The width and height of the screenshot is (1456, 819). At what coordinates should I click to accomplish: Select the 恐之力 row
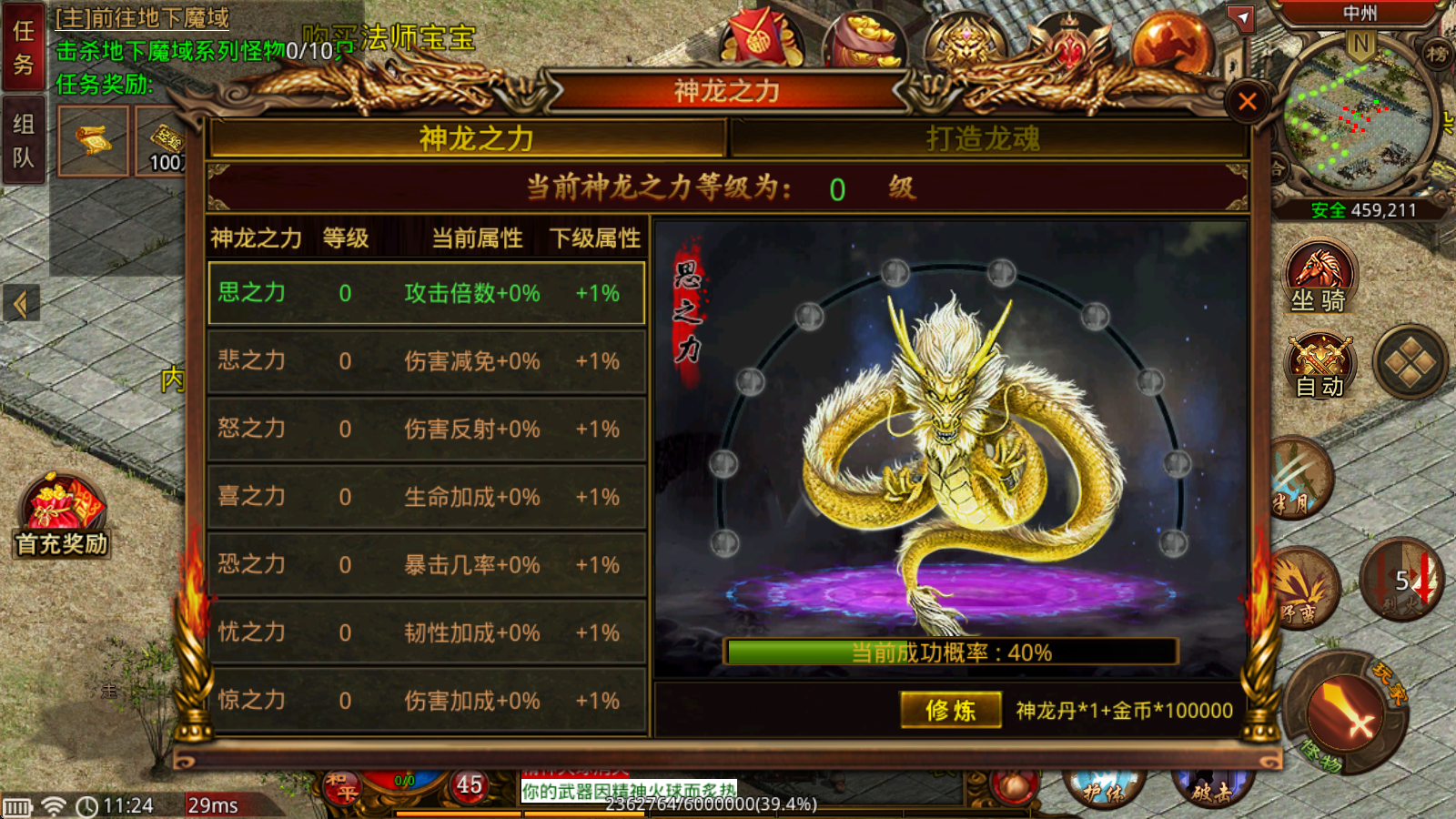[x=426, y=565]
